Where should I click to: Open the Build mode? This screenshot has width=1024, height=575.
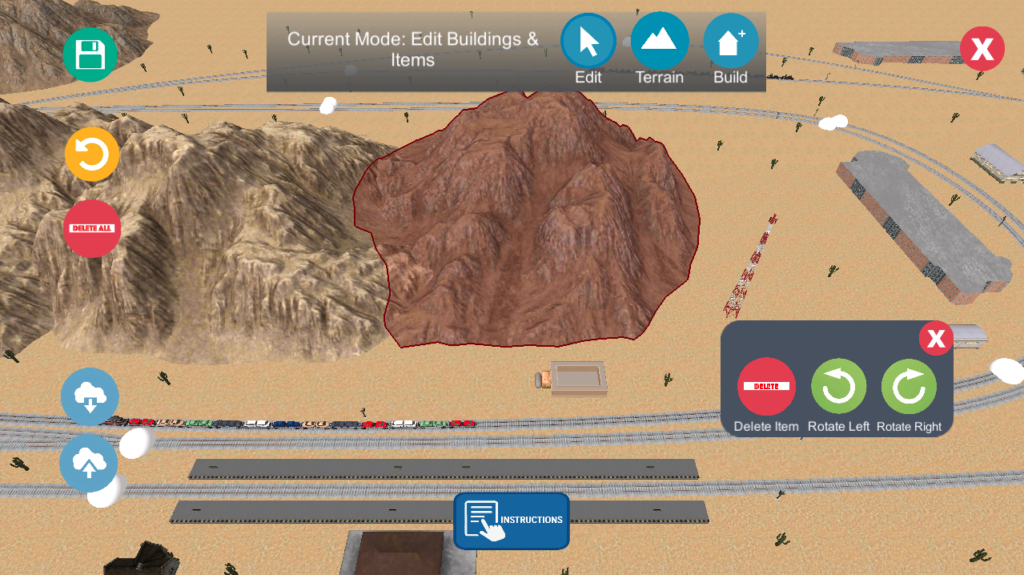pyautogui.click(x=730, y=42)
